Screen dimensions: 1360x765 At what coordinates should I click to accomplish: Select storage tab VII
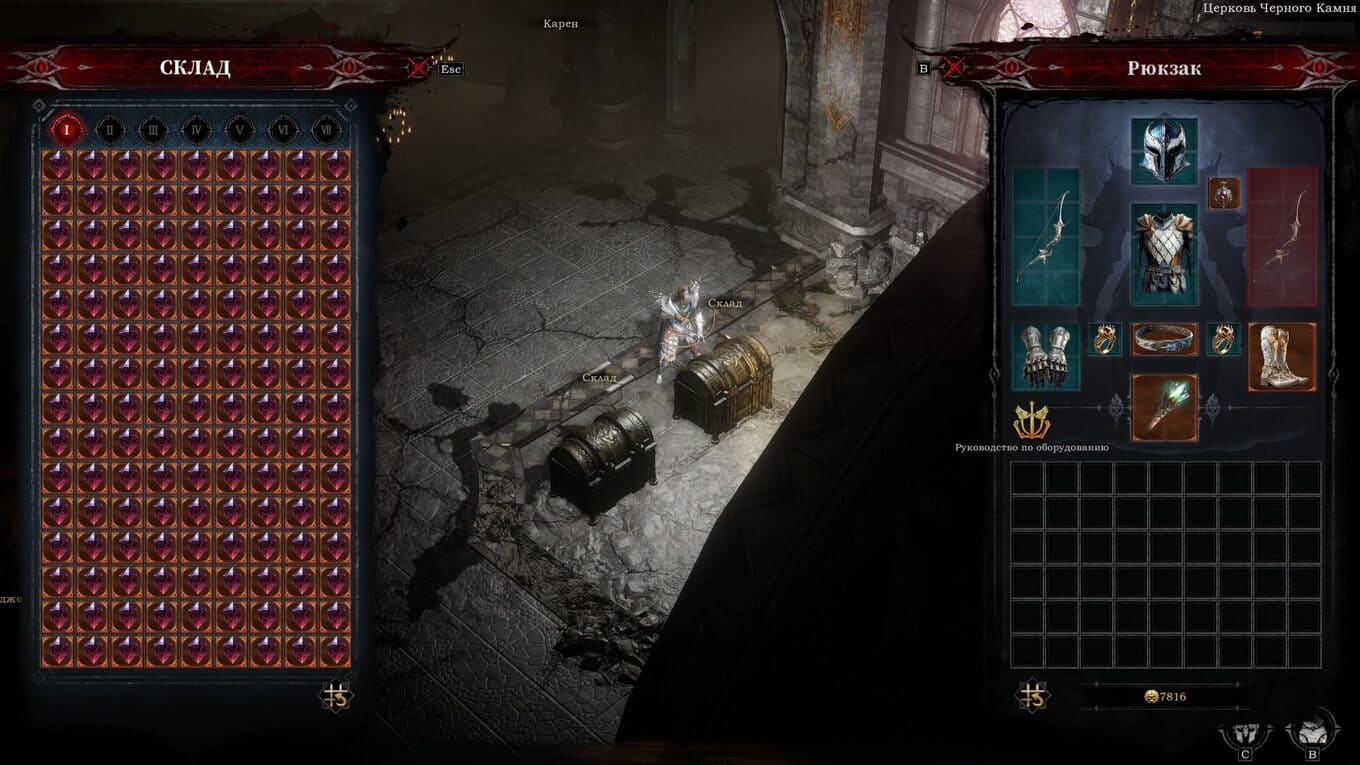324,129
